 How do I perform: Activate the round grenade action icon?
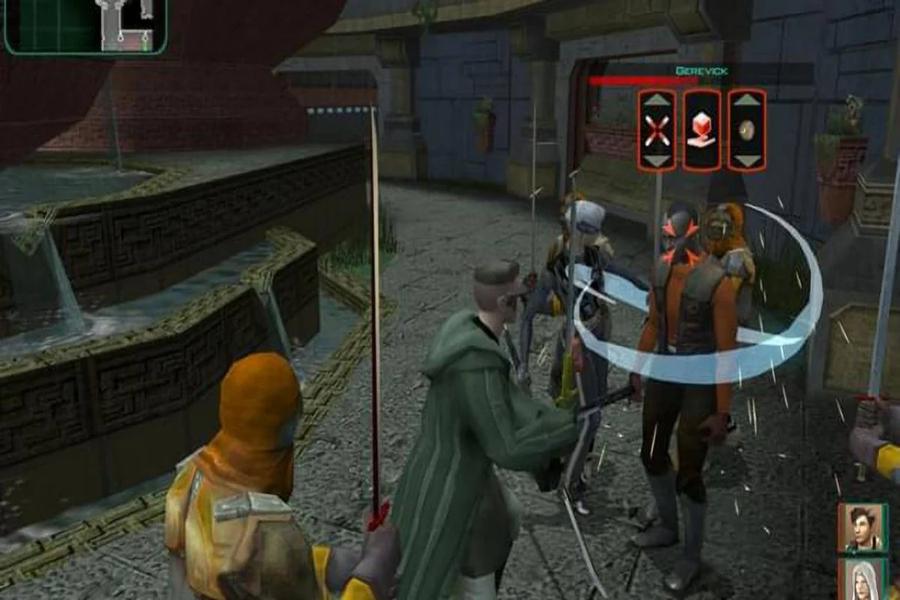[x=747, y=130]
